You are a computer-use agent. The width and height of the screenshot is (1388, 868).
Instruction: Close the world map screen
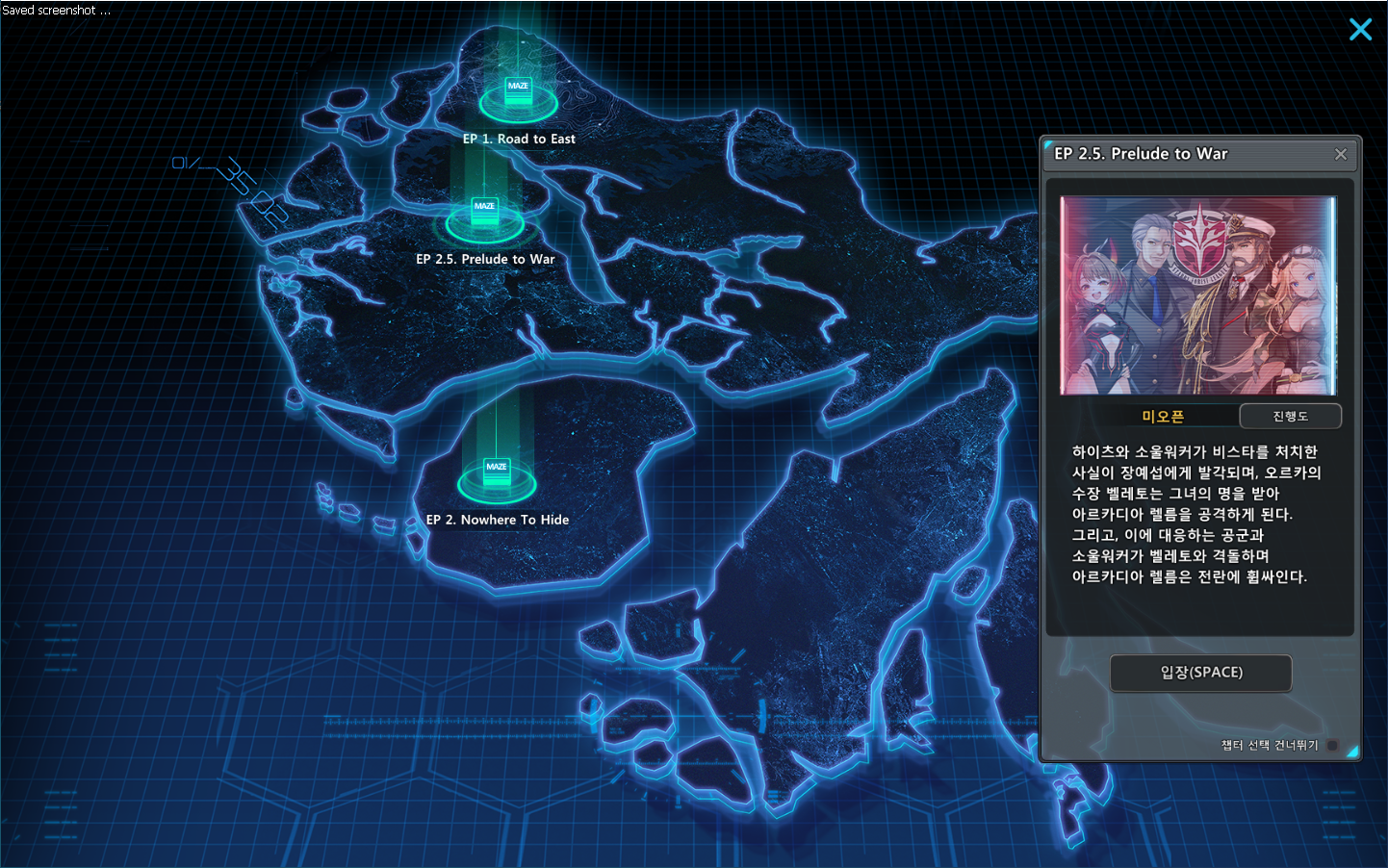[1360, 30]
